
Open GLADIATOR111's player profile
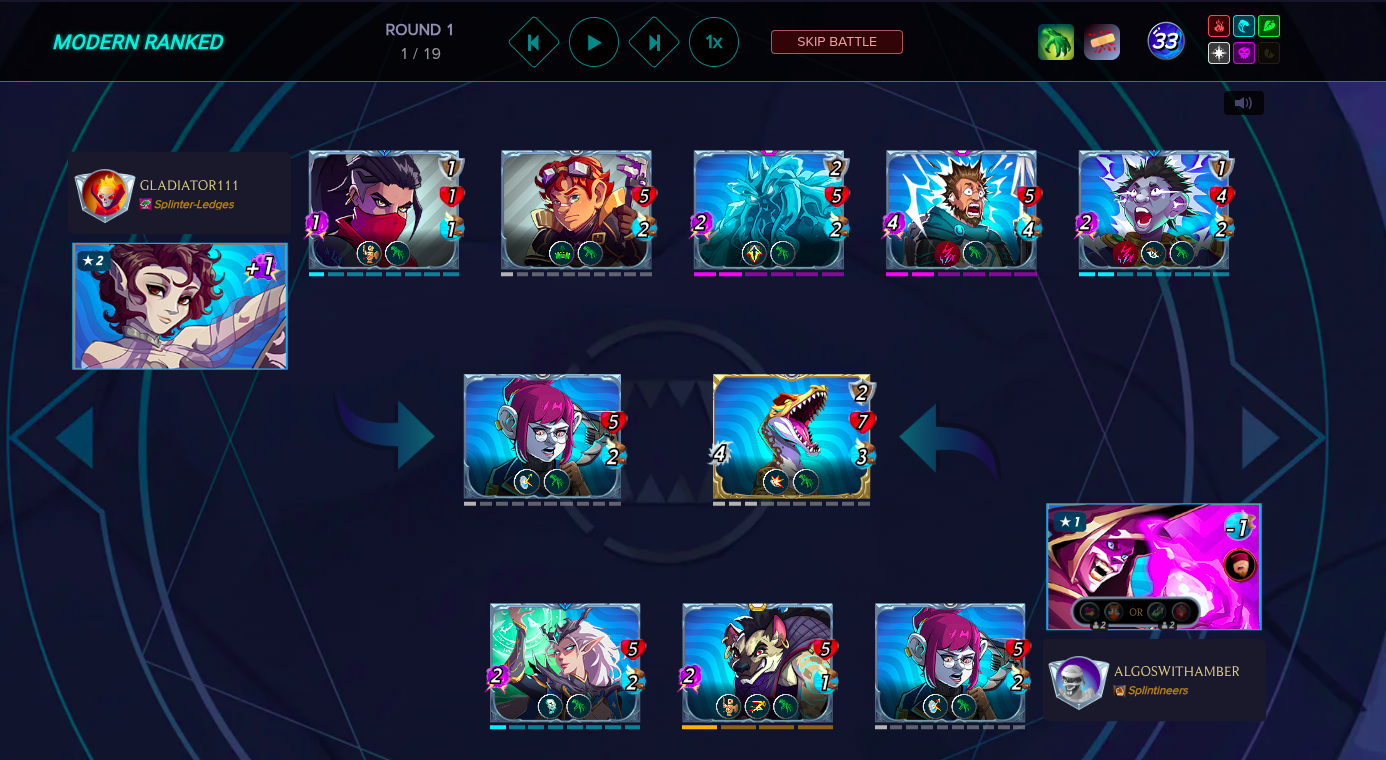pos(189,185)
